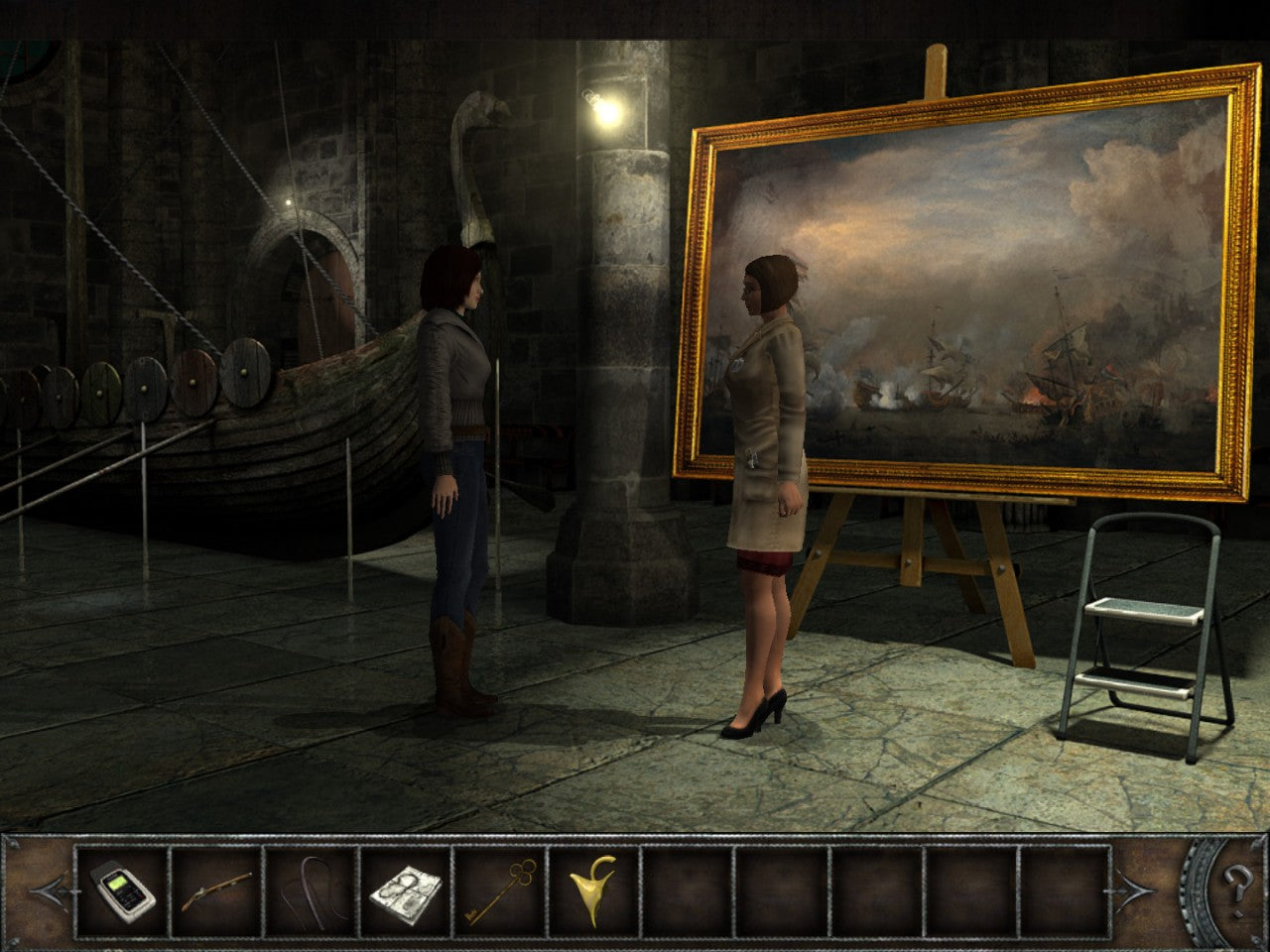
Task: Click the first empty inventory slot
Action: [687, 891]
